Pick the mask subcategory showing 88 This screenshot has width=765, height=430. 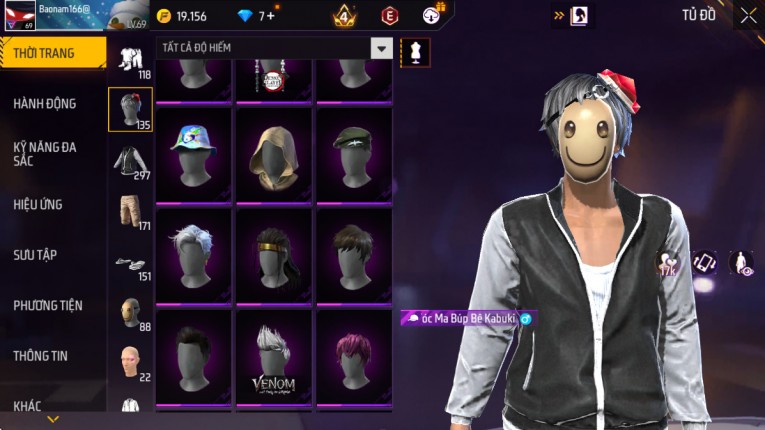130,313
